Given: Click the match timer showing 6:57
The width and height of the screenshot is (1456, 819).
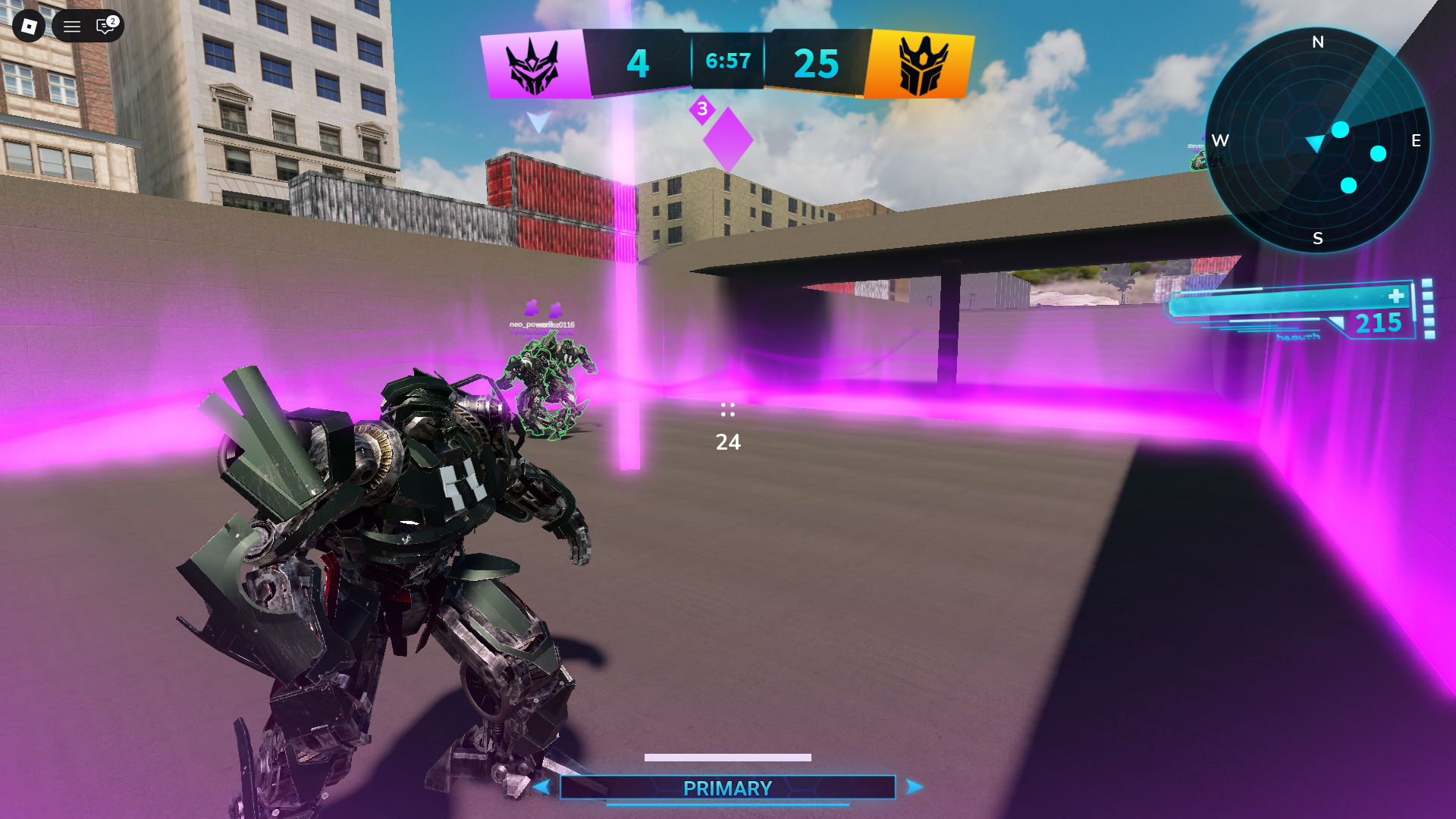Looking at the screenshot, I should 727,61.
